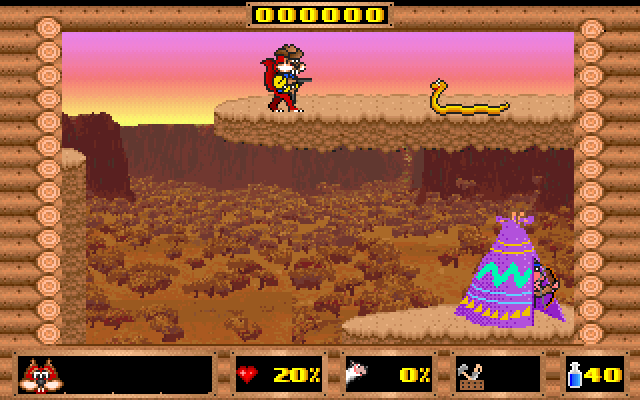
Task: Click the blue bottle ammo icon
Action: pyautogui.click(x=578, y=375)
